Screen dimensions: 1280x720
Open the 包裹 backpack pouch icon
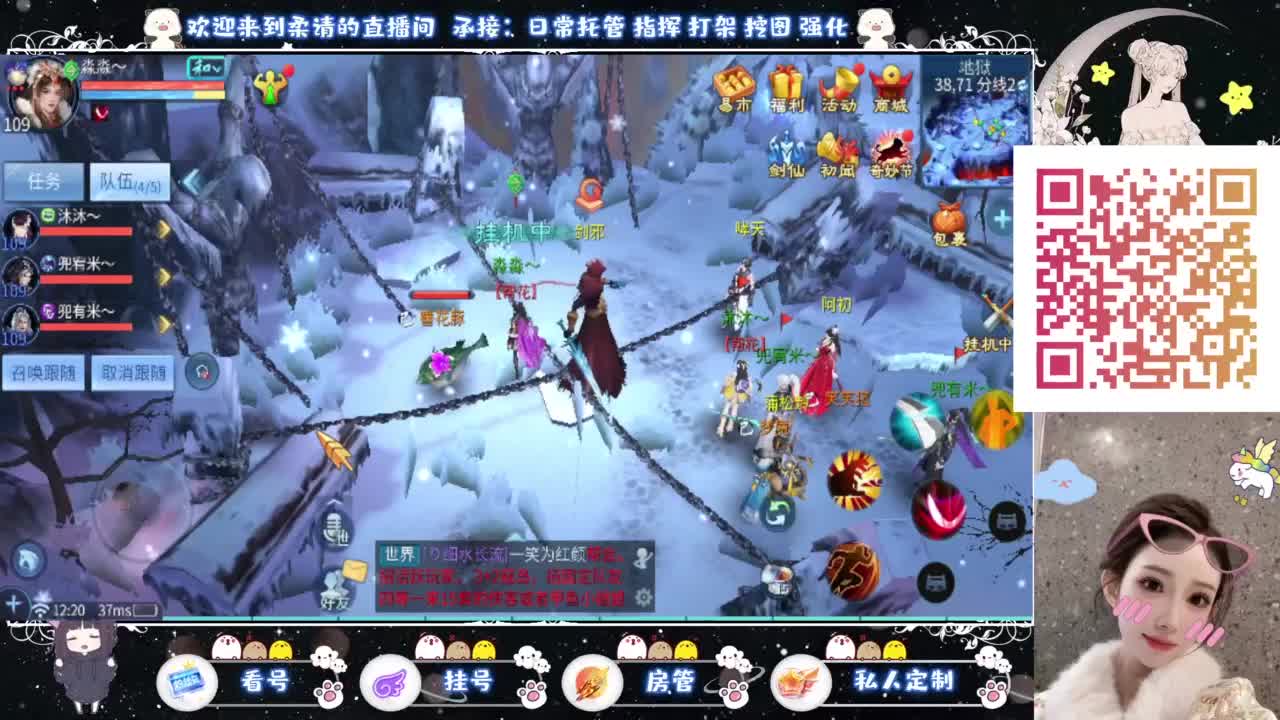947,218
